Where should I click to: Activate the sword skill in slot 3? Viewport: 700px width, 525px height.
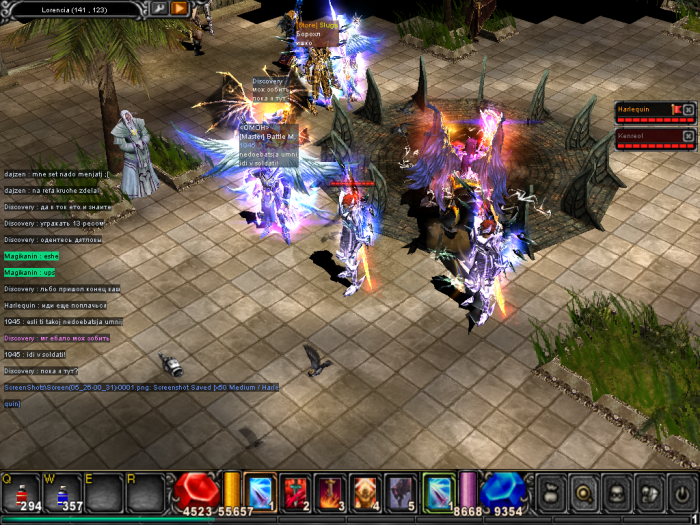pos(331,491)
